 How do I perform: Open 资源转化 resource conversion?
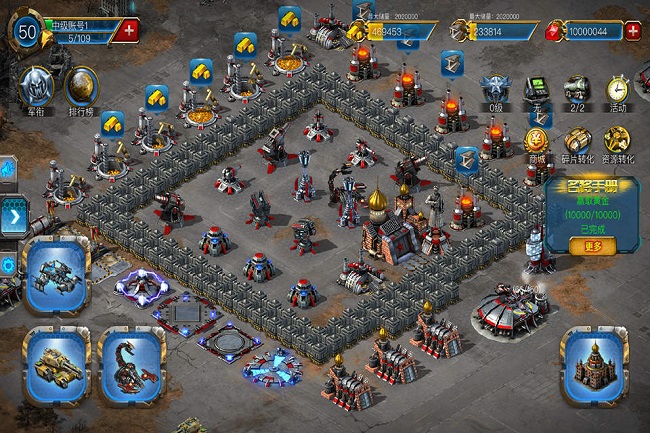pyautogui.click(x=617, y=141)
